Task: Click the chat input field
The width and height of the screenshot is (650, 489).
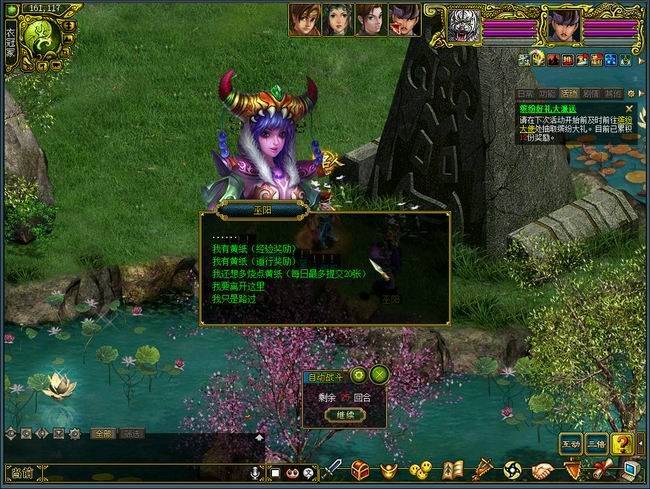Action: [x=140, y=472]
